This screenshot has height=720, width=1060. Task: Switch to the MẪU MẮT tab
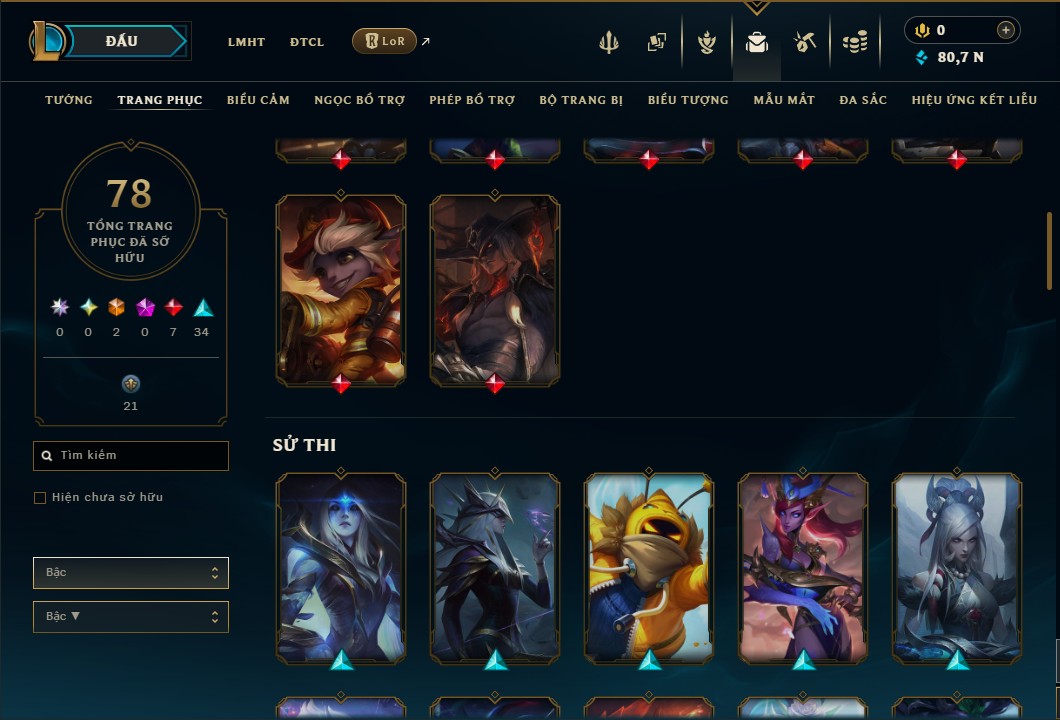click(784, 100)
